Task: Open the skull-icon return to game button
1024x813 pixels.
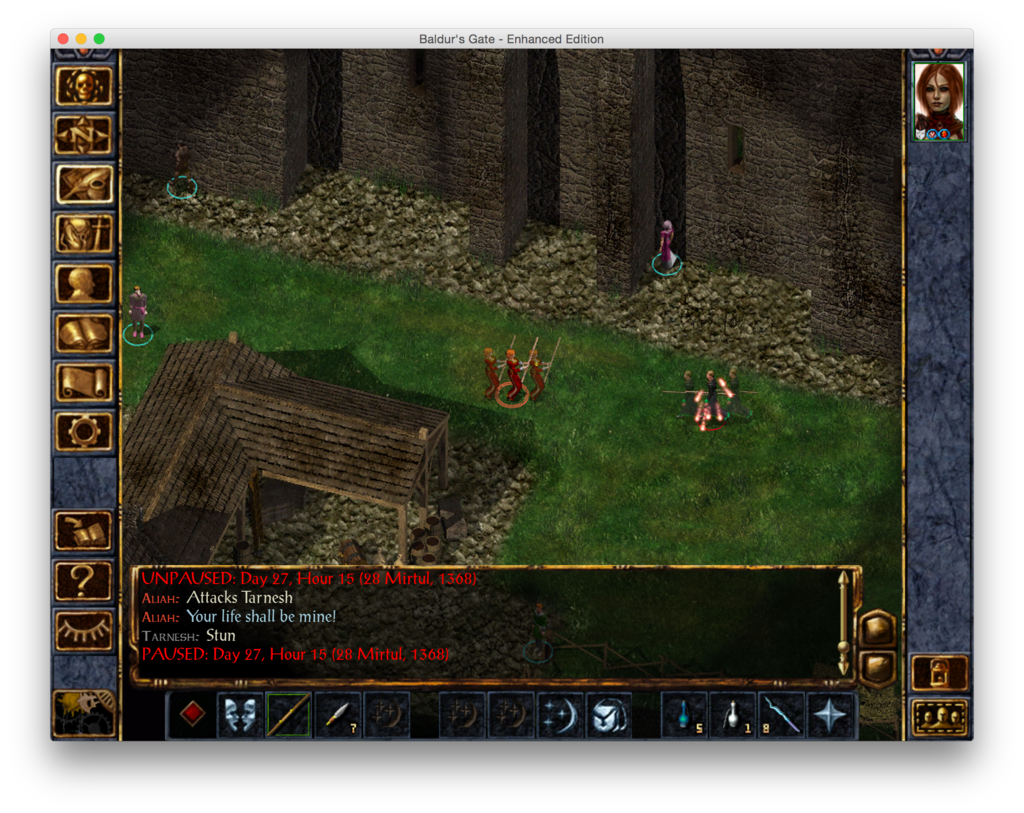Action: click(x=84, y=87)
